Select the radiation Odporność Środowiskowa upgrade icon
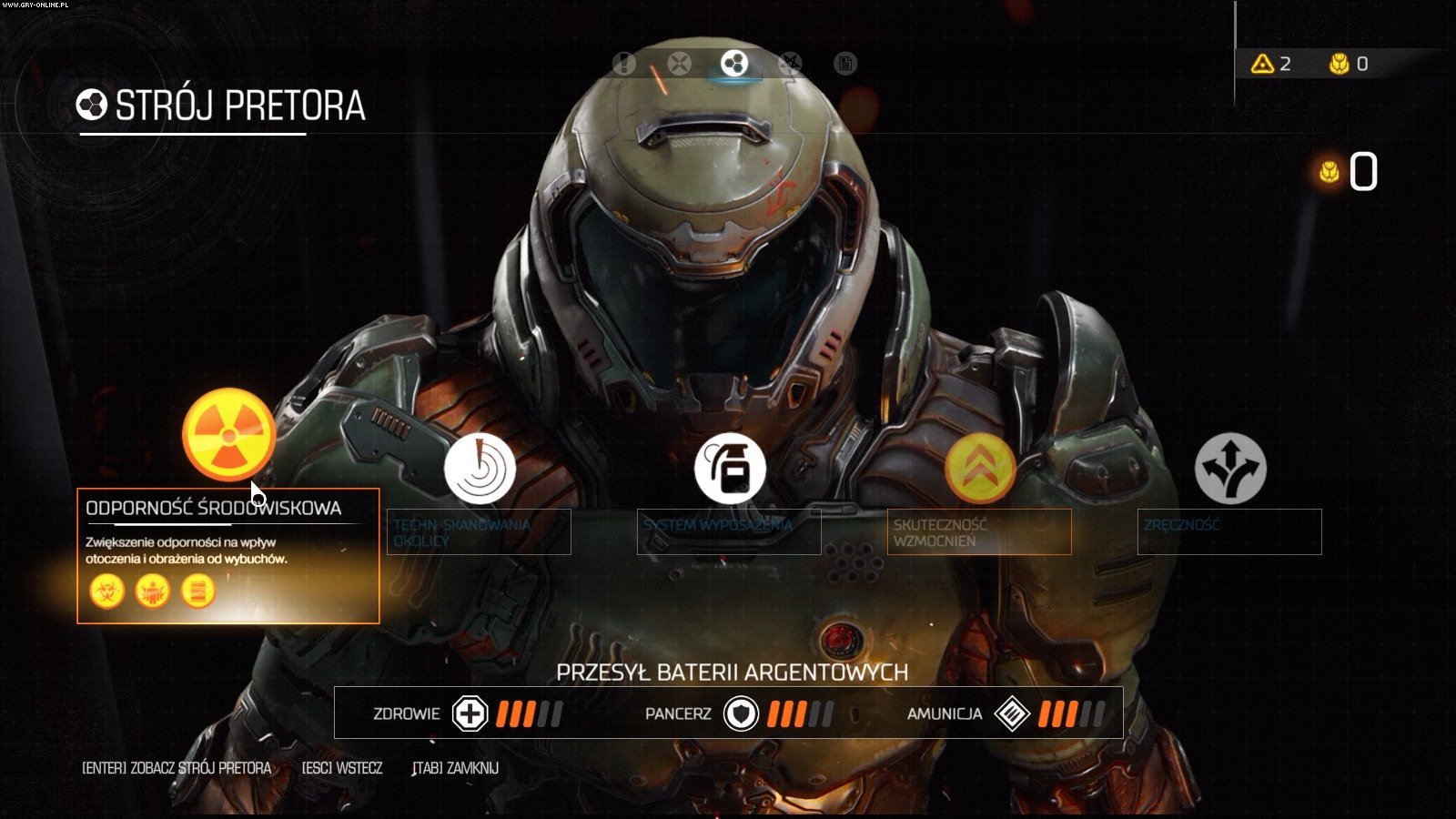 pyautogui.click(x=228, y=434)
